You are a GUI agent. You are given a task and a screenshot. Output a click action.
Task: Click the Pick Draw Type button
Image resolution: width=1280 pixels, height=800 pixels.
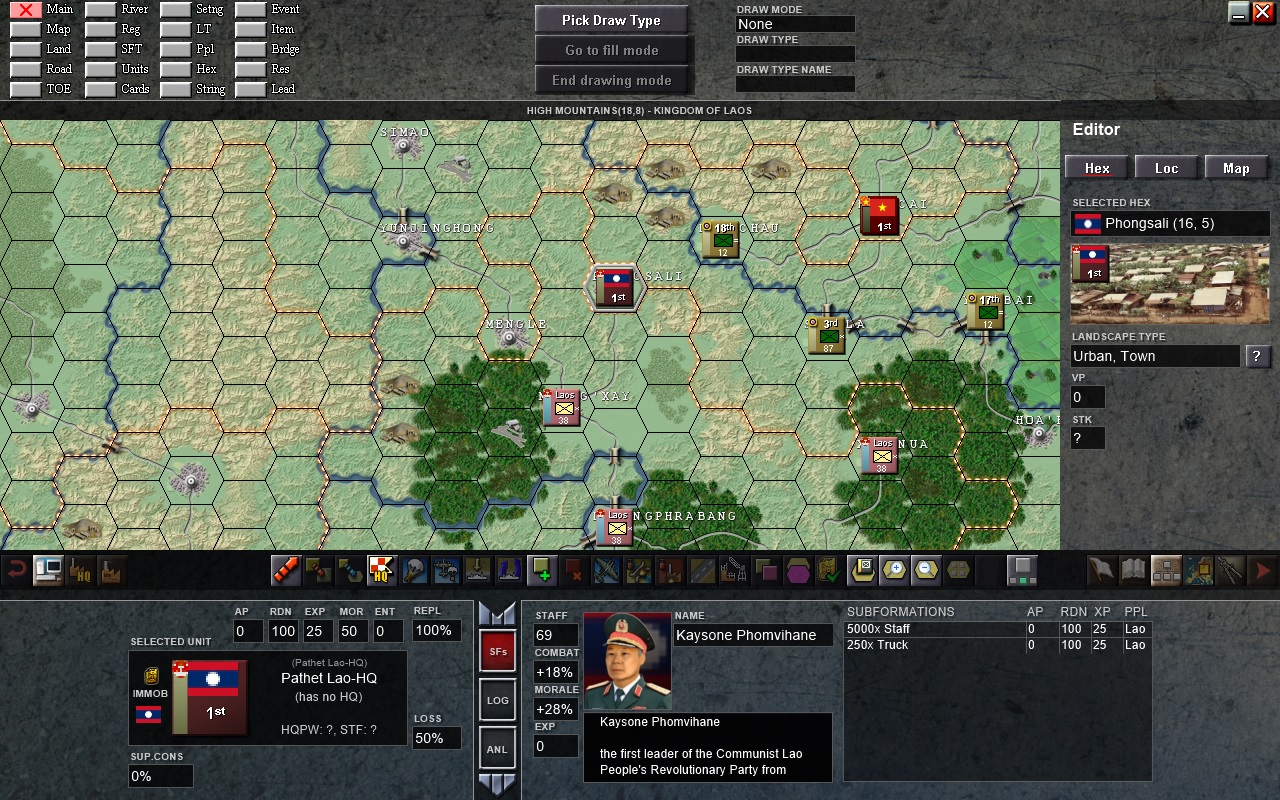(611, 19)
